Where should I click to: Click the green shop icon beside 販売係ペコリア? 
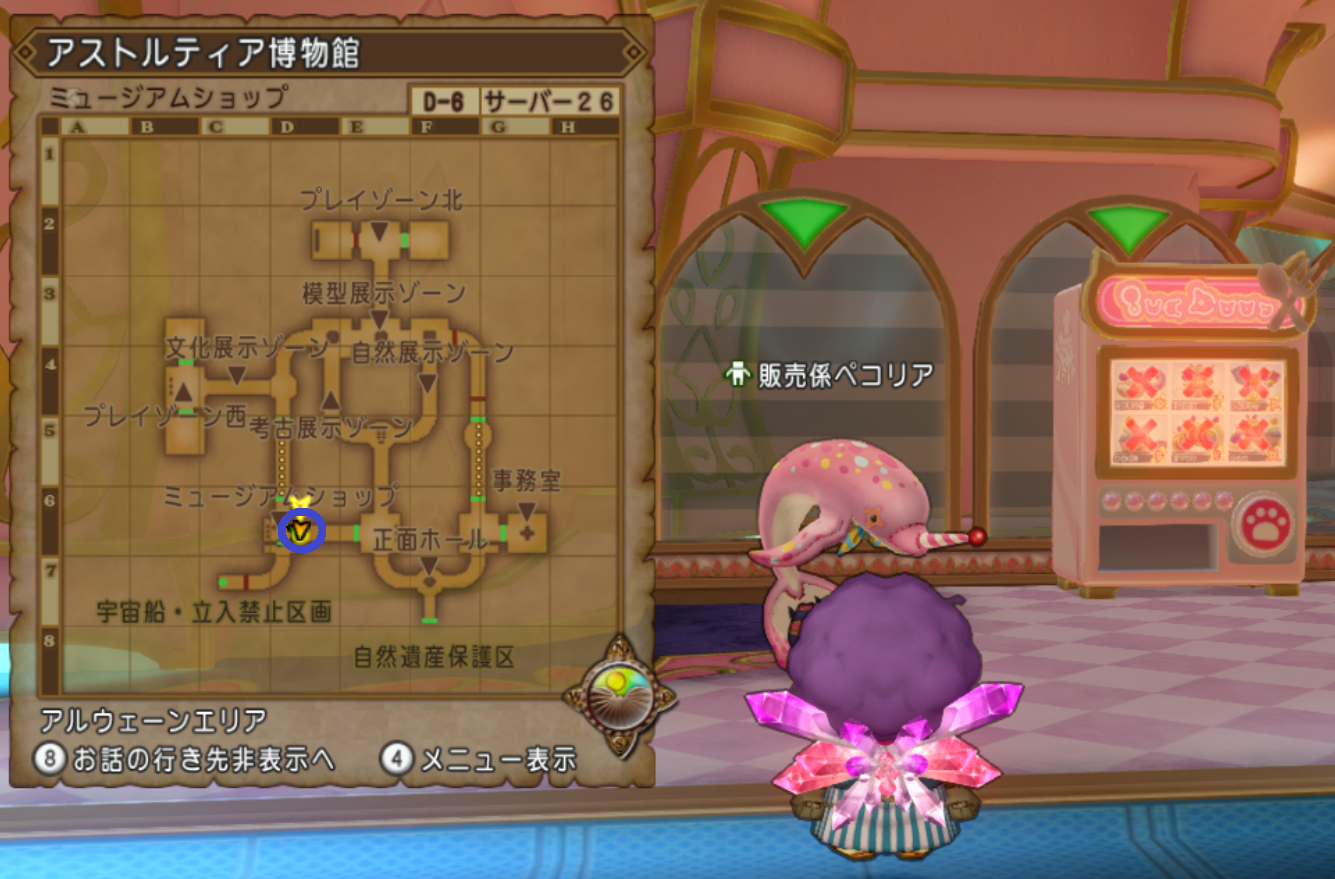click(736, 371)
